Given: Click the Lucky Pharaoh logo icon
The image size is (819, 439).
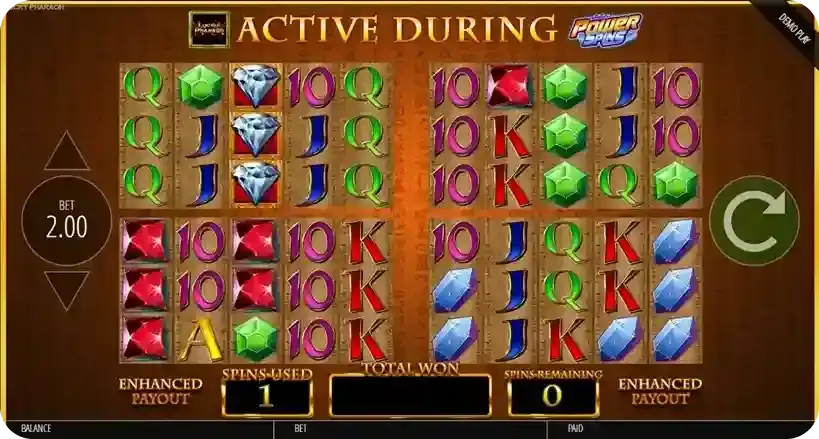Looking at the screenshot, I should (x=209, y=30).
